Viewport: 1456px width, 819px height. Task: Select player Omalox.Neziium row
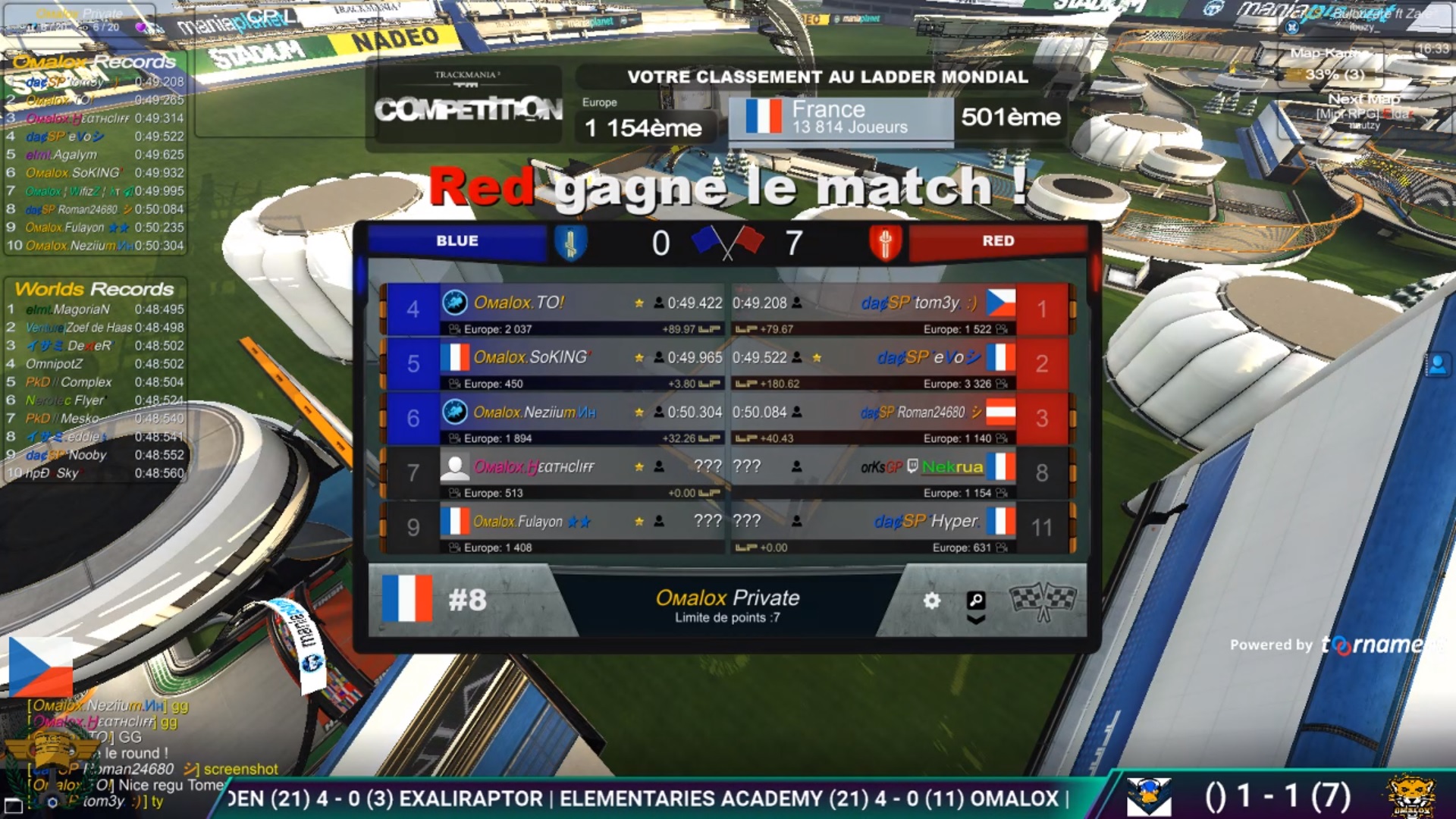click(535, 413)
